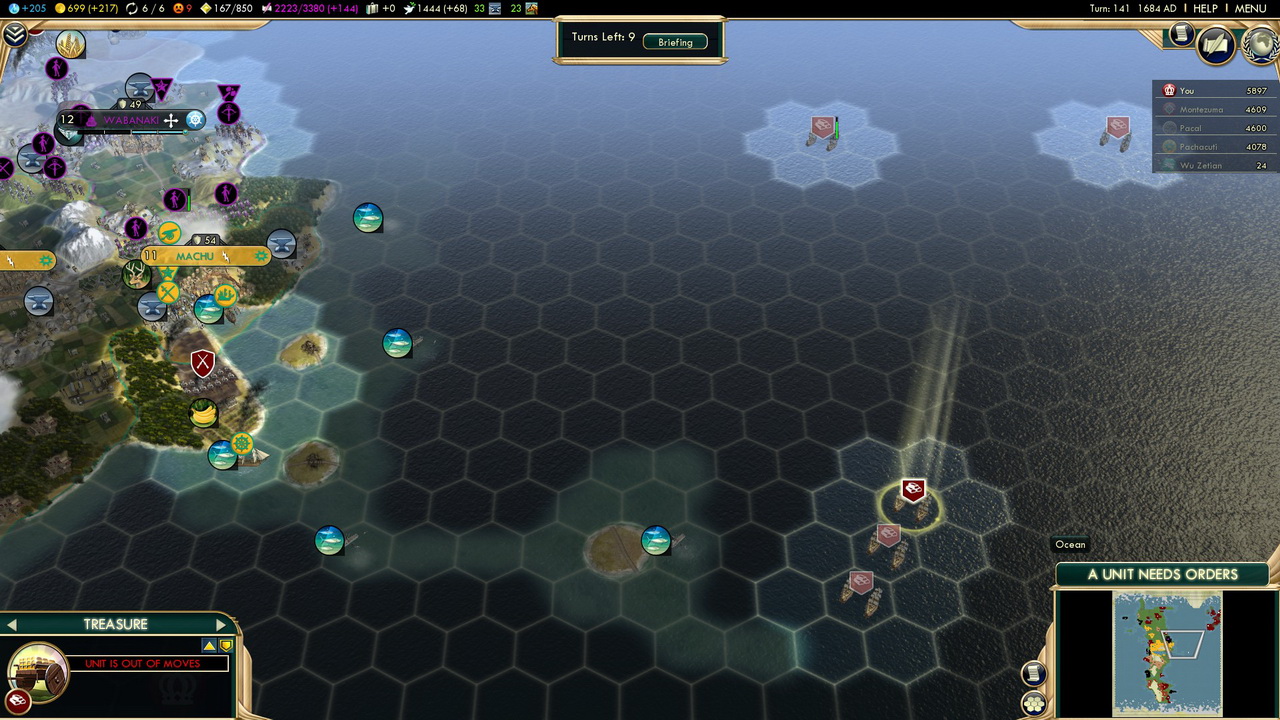Click the minimap world view
Screen dimensions: 1280x720
pyautogui.click(x=1167, y=653)
